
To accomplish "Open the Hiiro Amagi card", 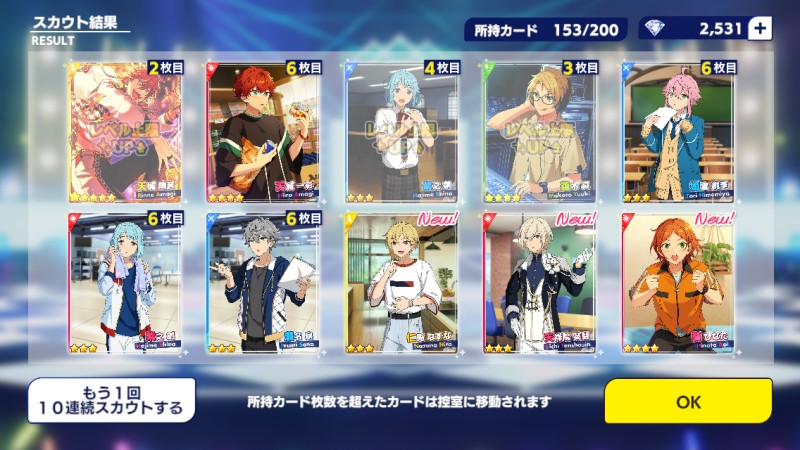I will (x=263, y=133).
